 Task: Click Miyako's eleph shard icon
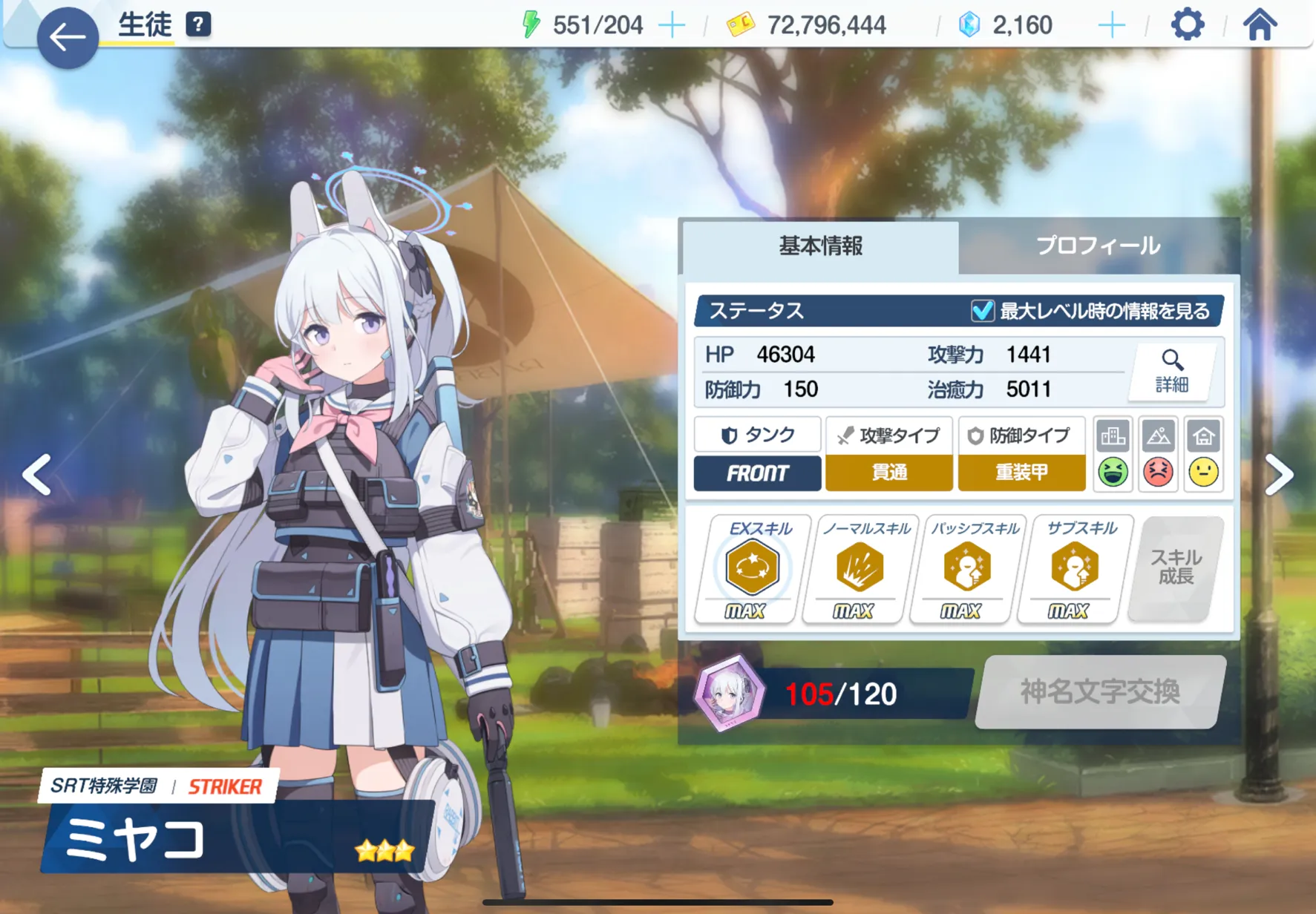click(x=729, y=693)
